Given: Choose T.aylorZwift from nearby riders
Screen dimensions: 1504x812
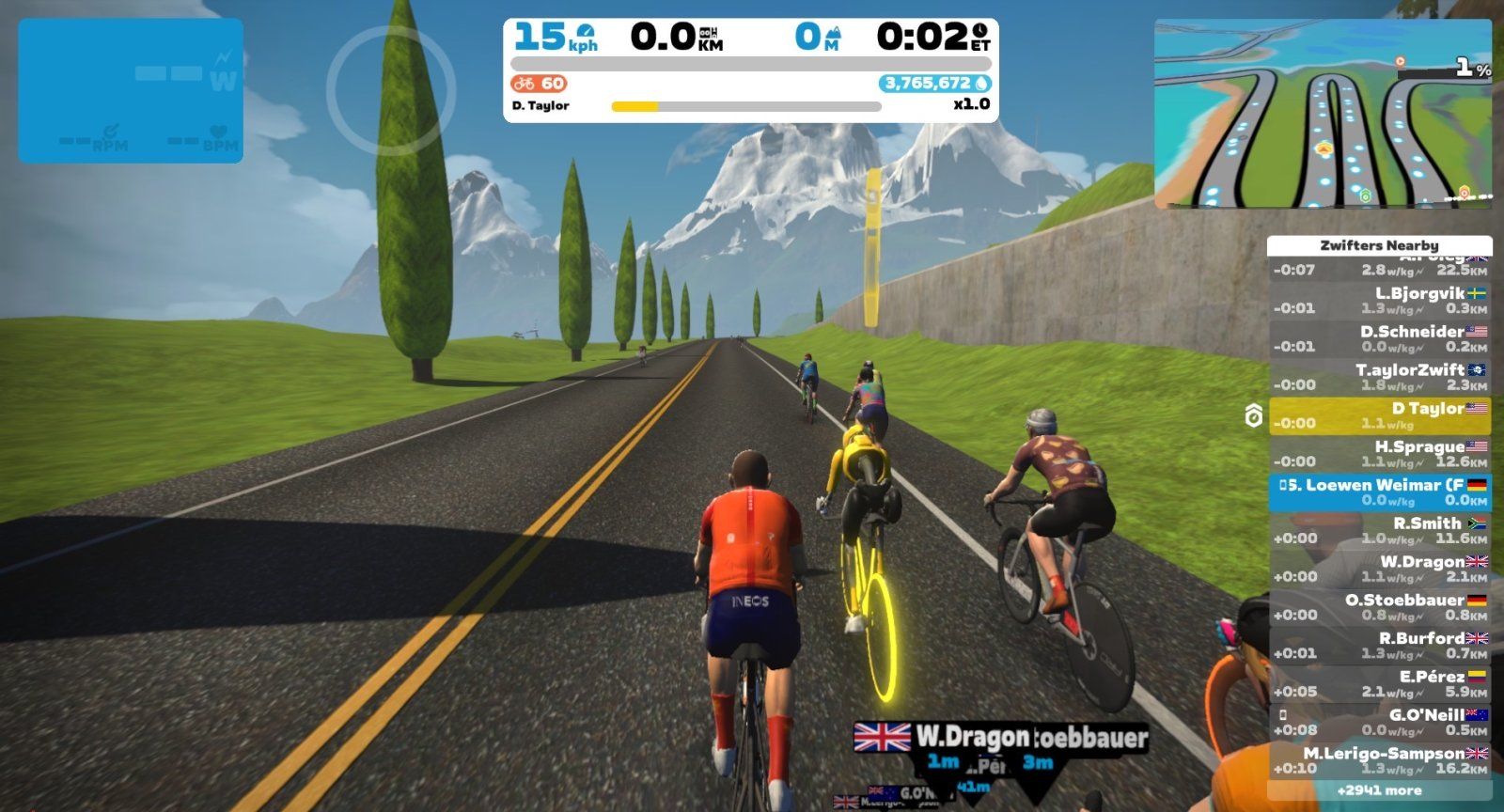Looking at the screenshot, I should tap(1379, 378).
